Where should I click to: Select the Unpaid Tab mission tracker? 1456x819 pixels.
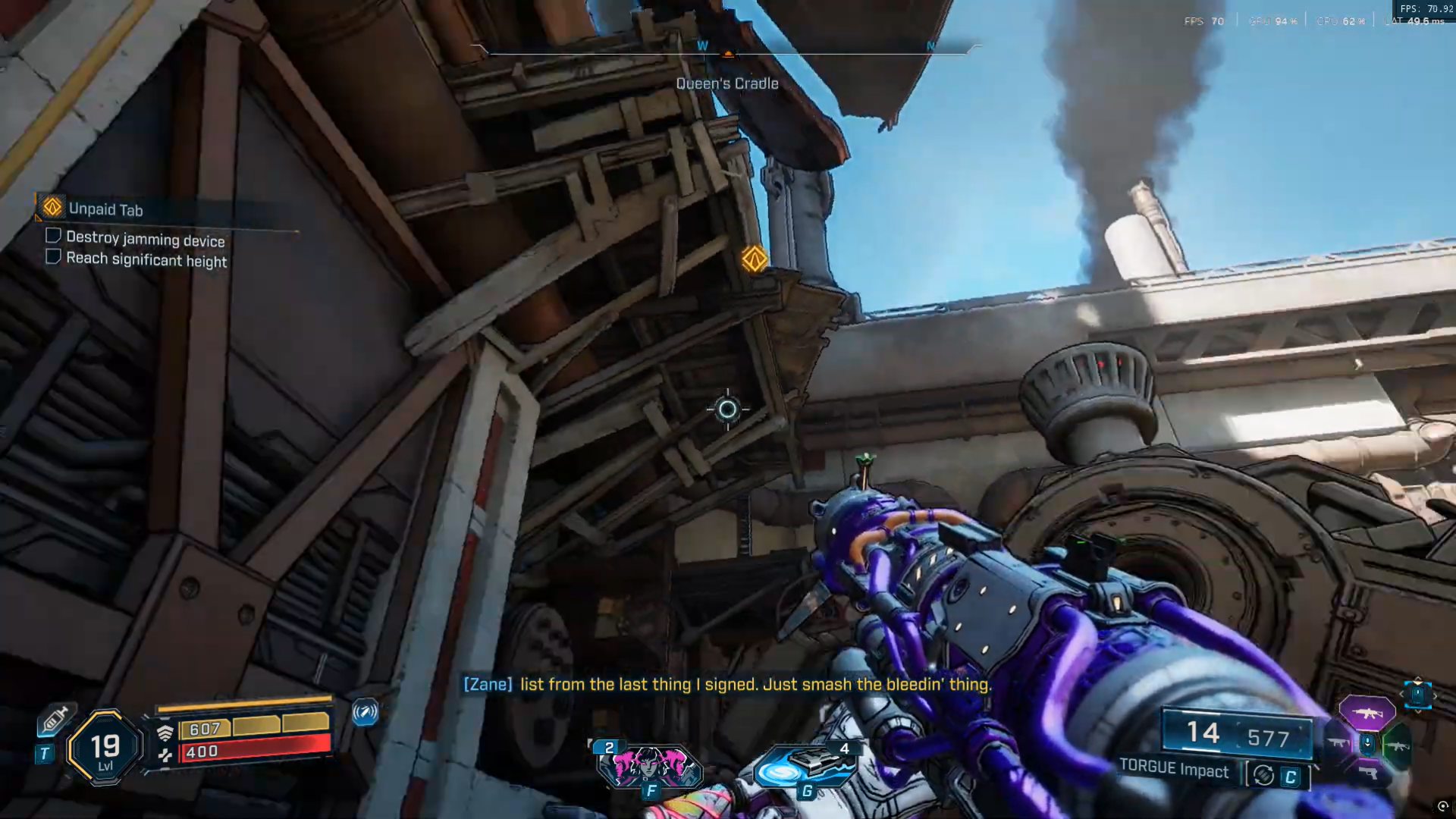click(105, 209)
